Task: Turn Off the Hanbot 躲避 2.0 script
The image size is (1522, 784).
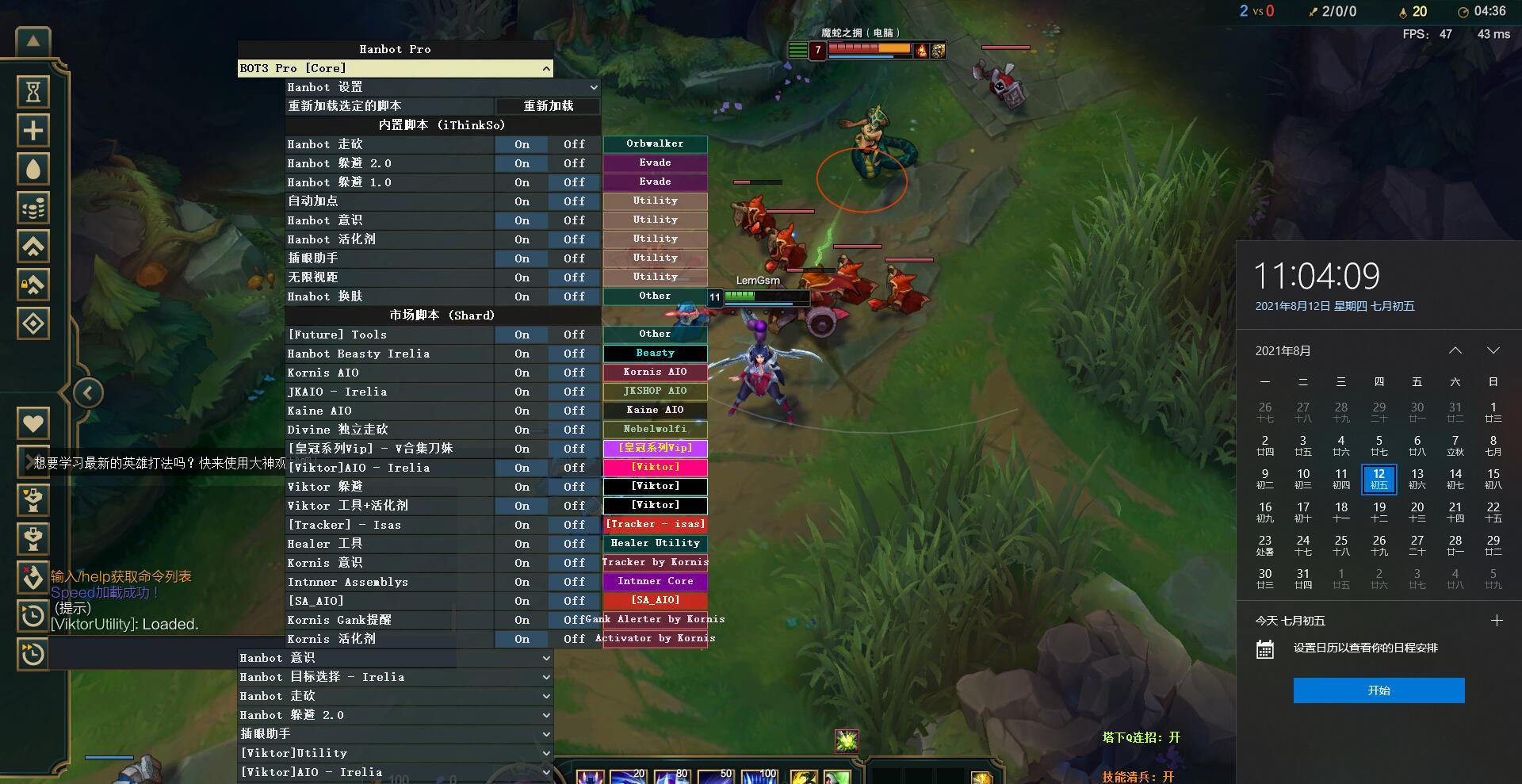Action: (x=574, y=163)
